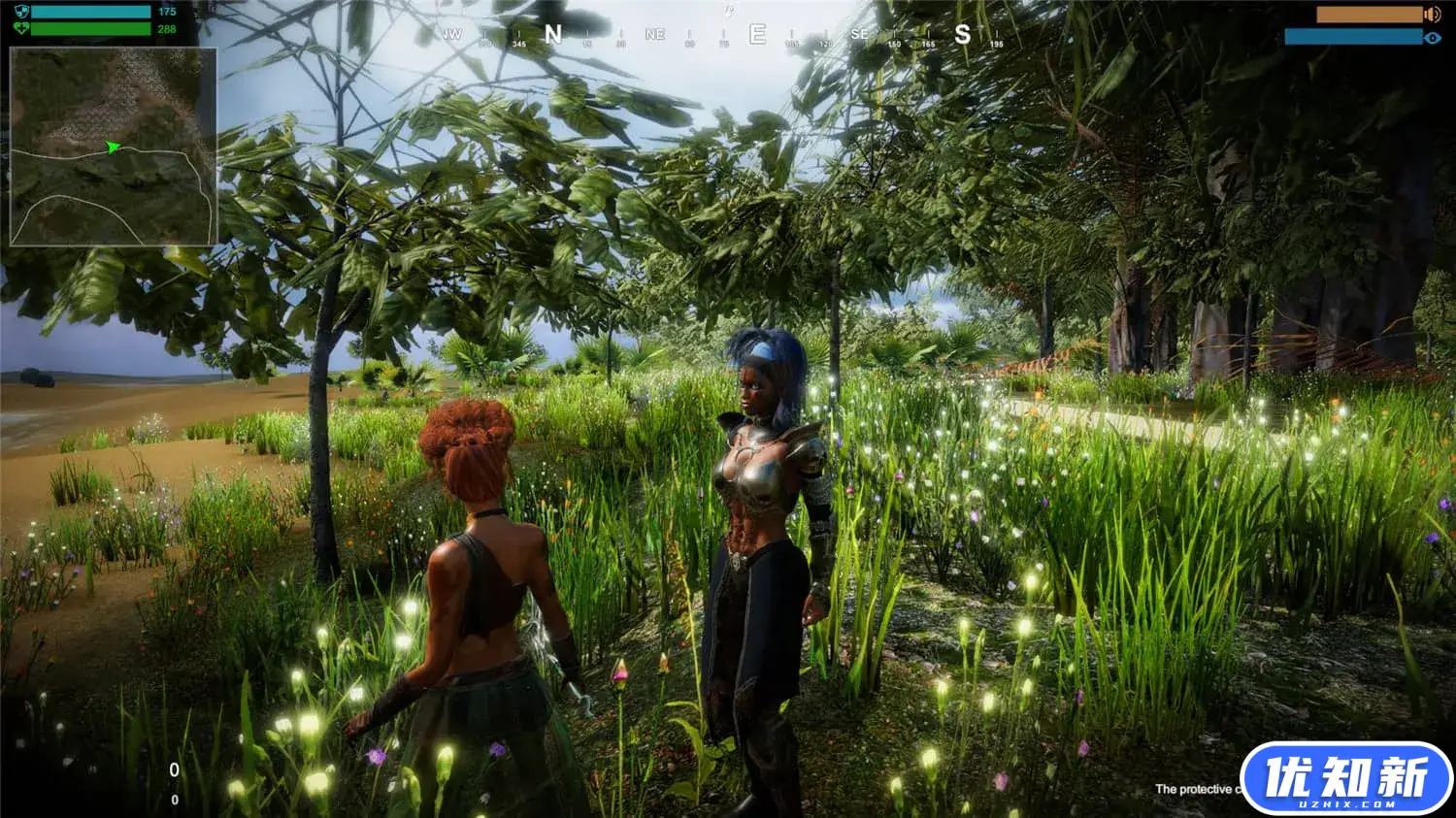Open the uzhix.com watermark logo
Viewport: 1456px width, 818px height.
point(1346,778)
